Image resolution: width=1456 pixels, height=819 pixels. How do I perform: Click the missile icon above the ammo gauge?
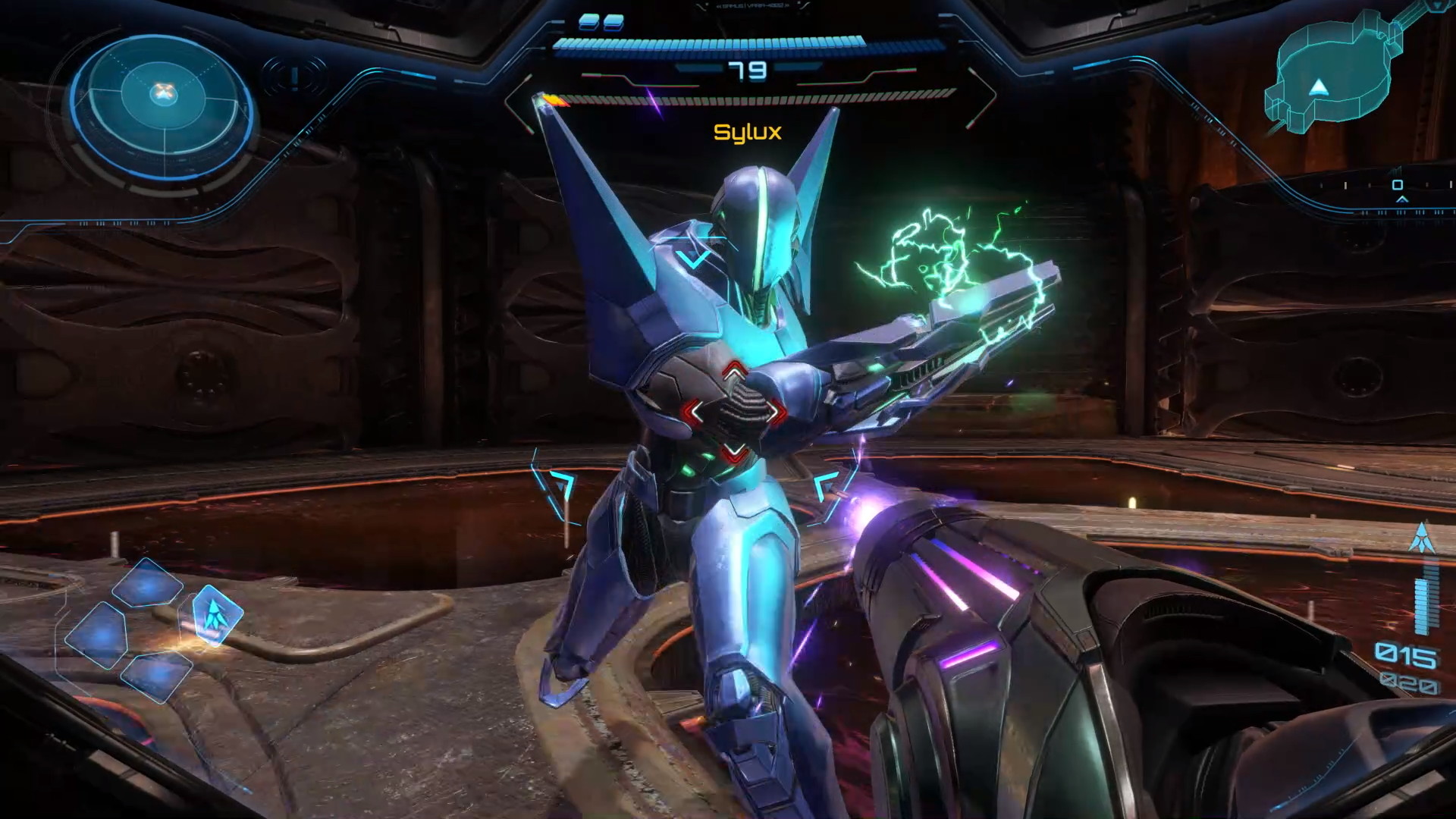tap(1421, 537)
